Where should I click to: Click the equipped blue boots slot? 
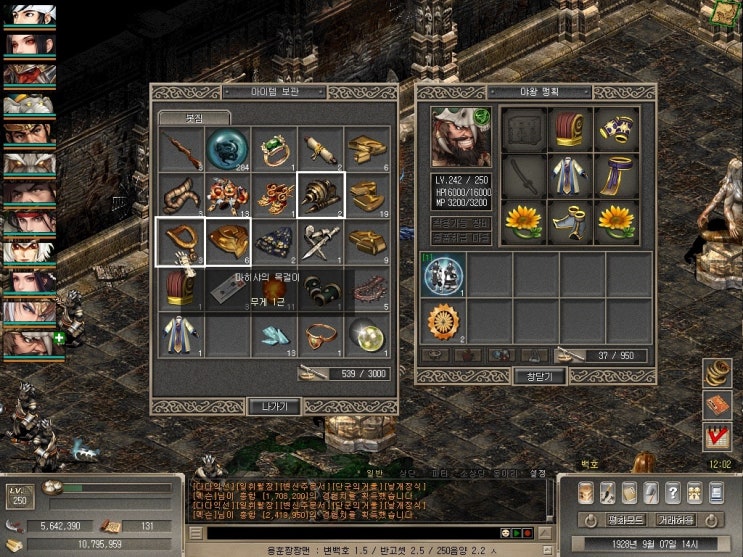[570, 223]
